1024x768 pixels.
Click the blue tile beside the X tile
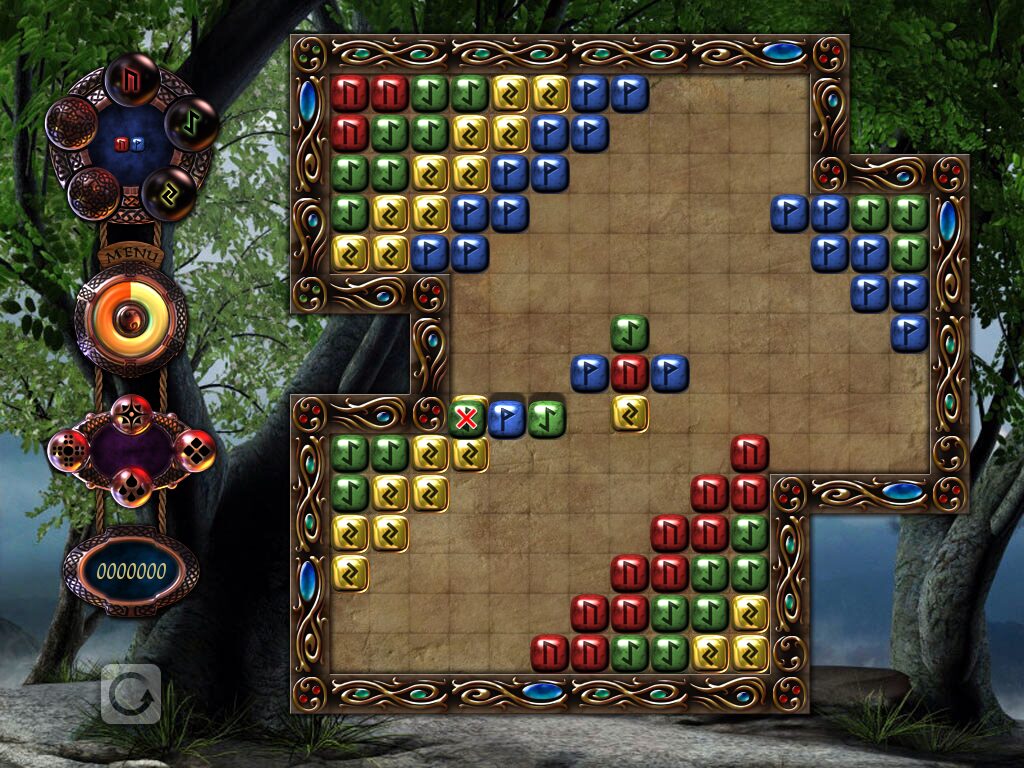point(507,417)
